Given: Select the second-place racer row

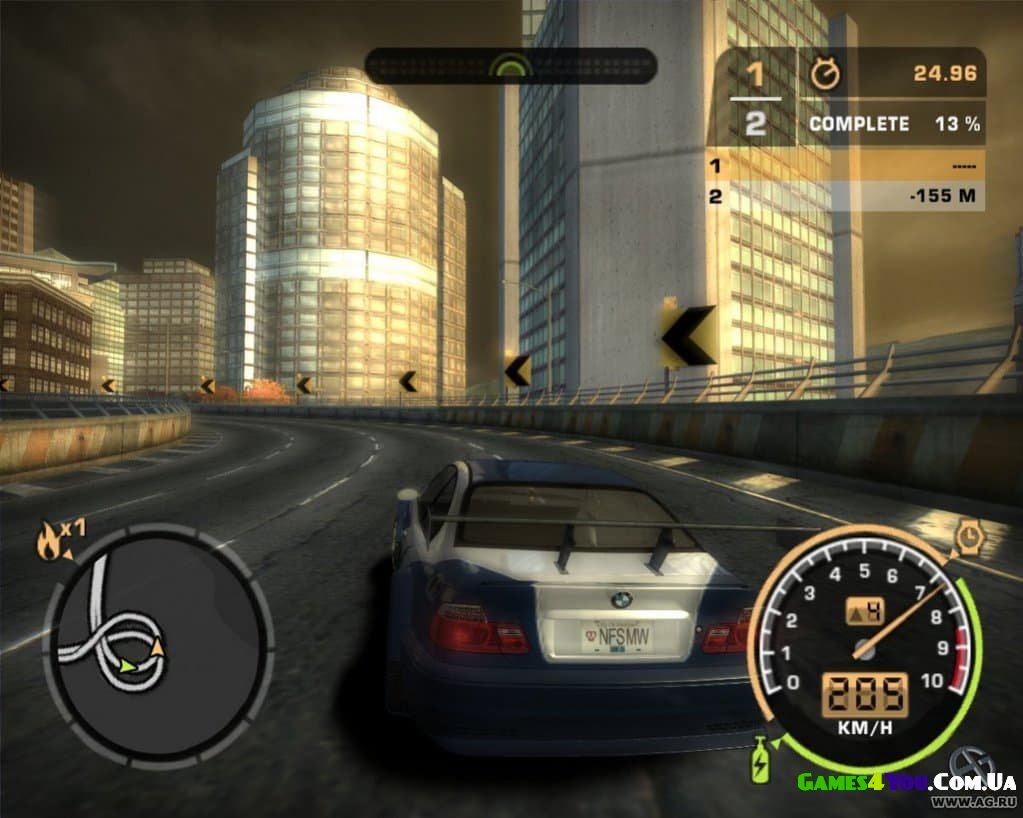Looking at the screenshot, I should tap(845, 196).
